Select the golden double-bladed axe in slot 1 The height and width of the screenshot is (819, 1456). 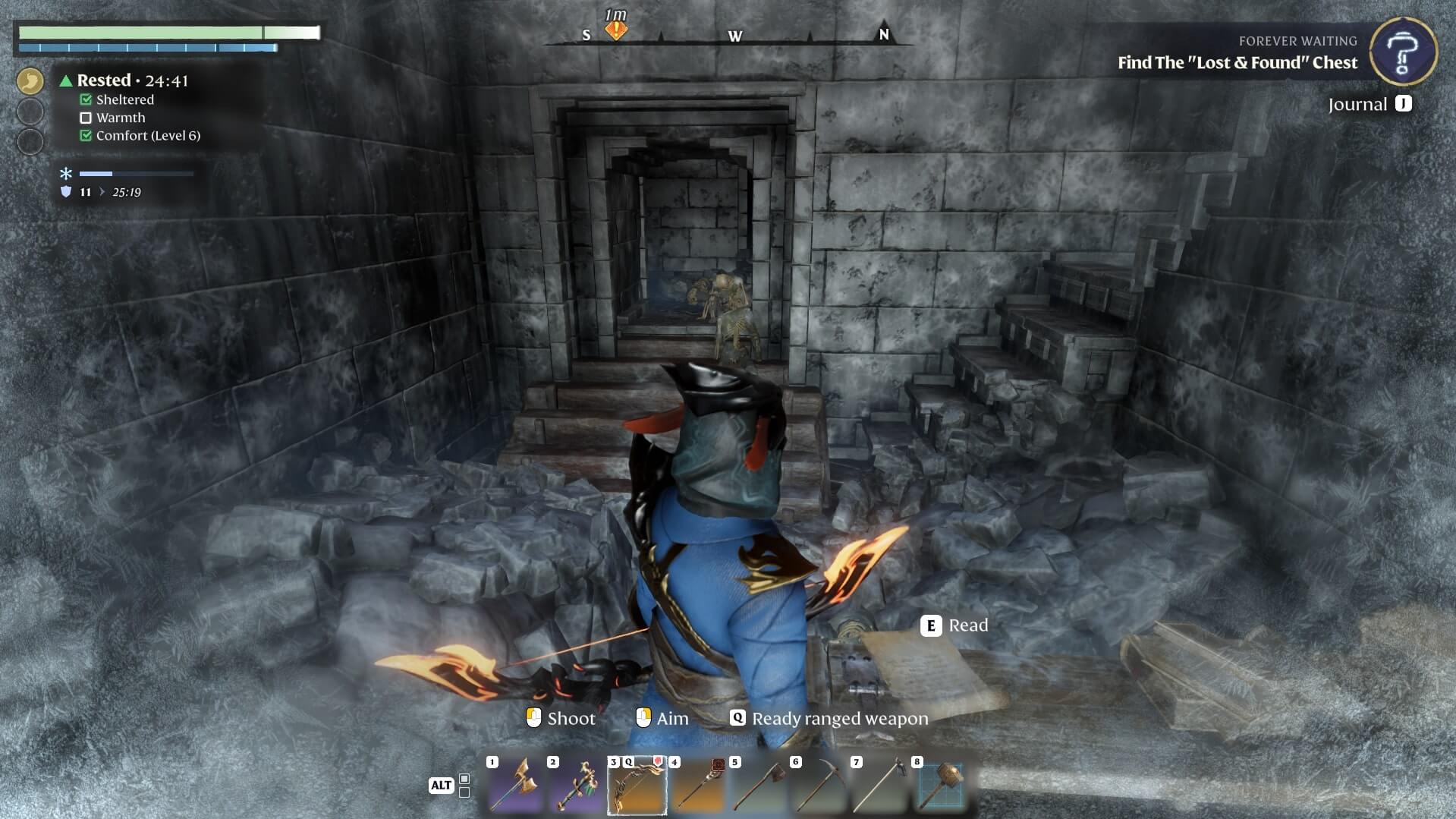pyautogui.click(x=515, y=785)
